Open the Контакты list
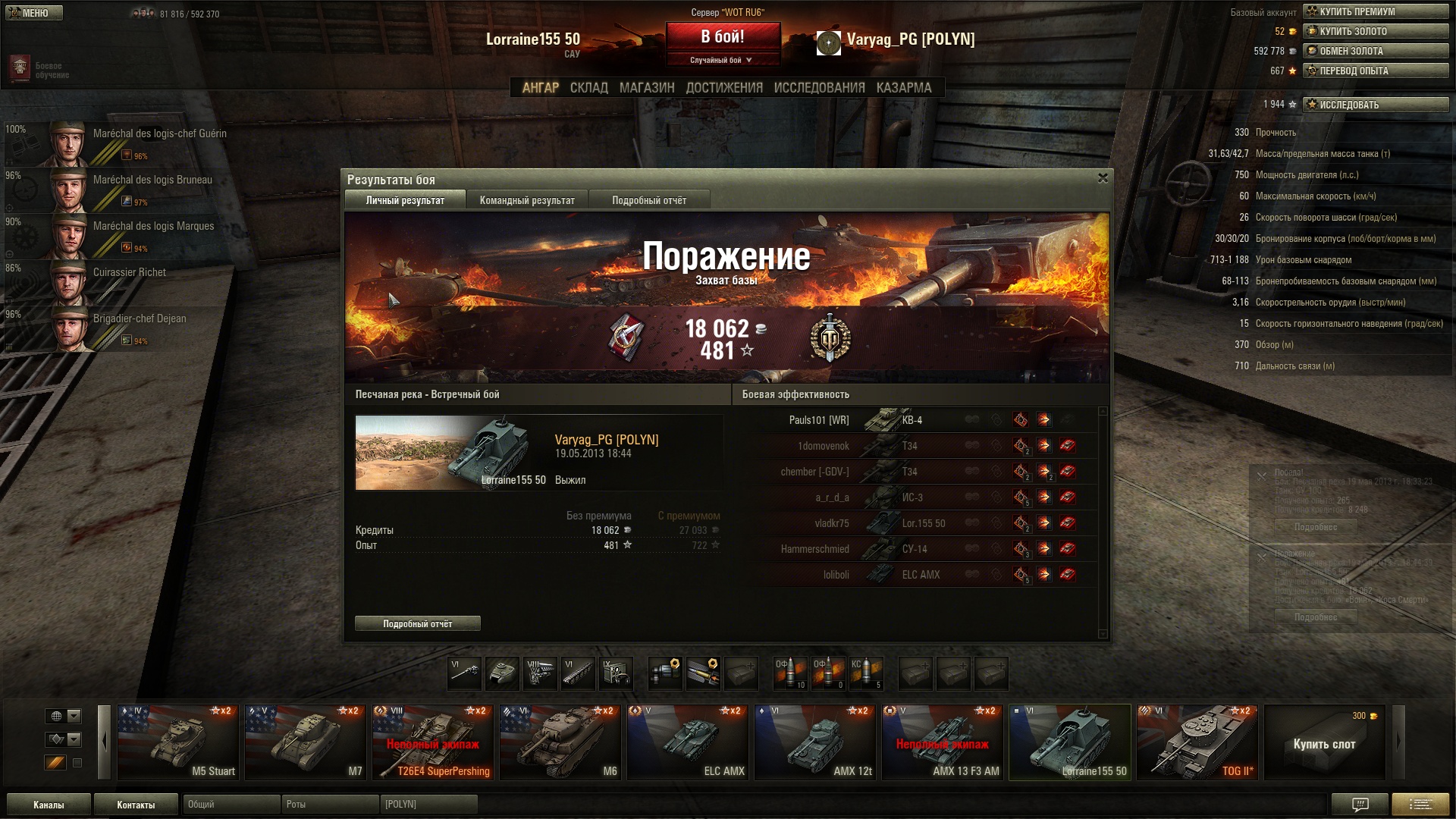 point(136,805)
